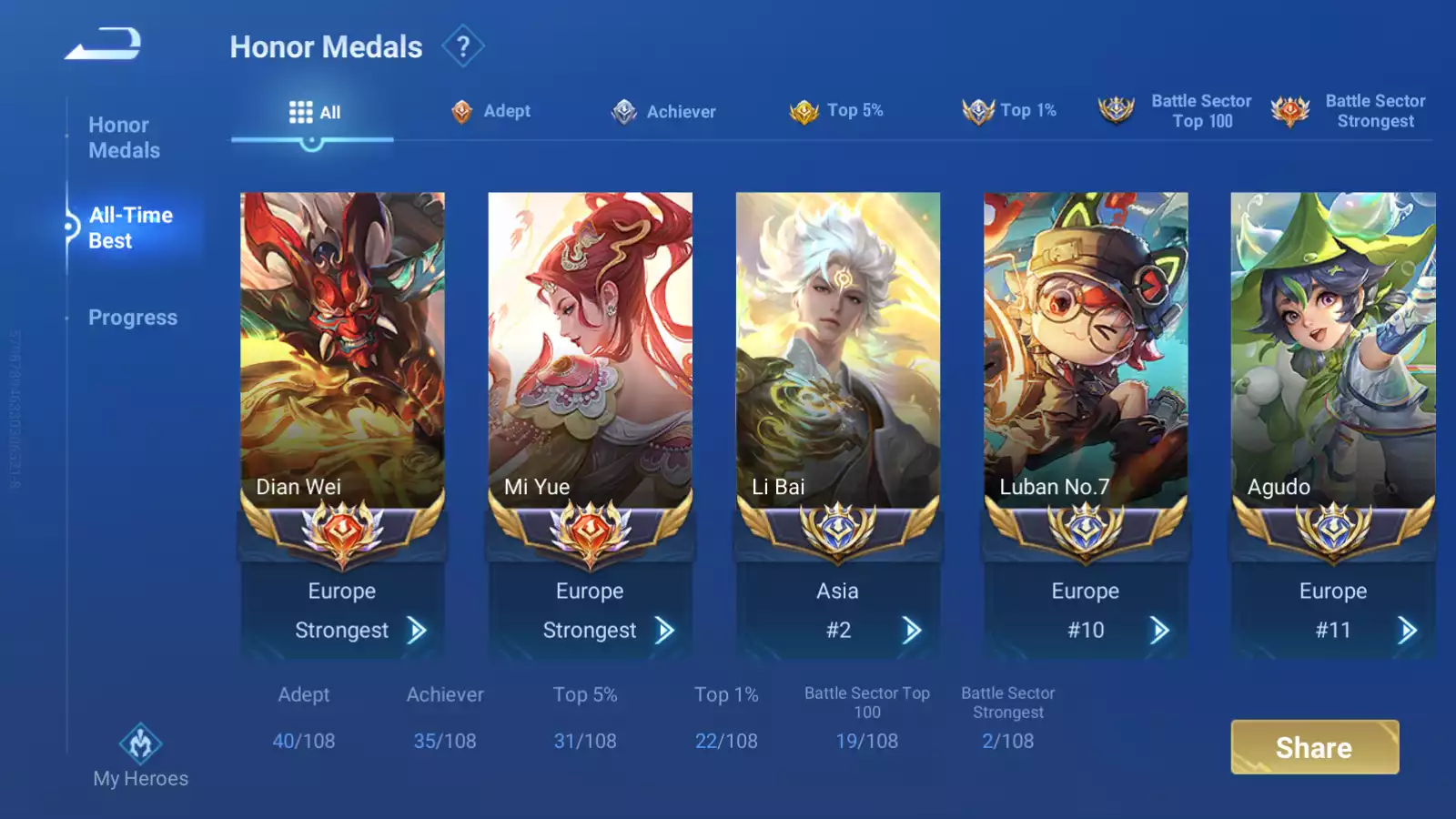Open the Battle Sector Top 100 tab
1456x819 pixels.
(x=1177, y=111)
